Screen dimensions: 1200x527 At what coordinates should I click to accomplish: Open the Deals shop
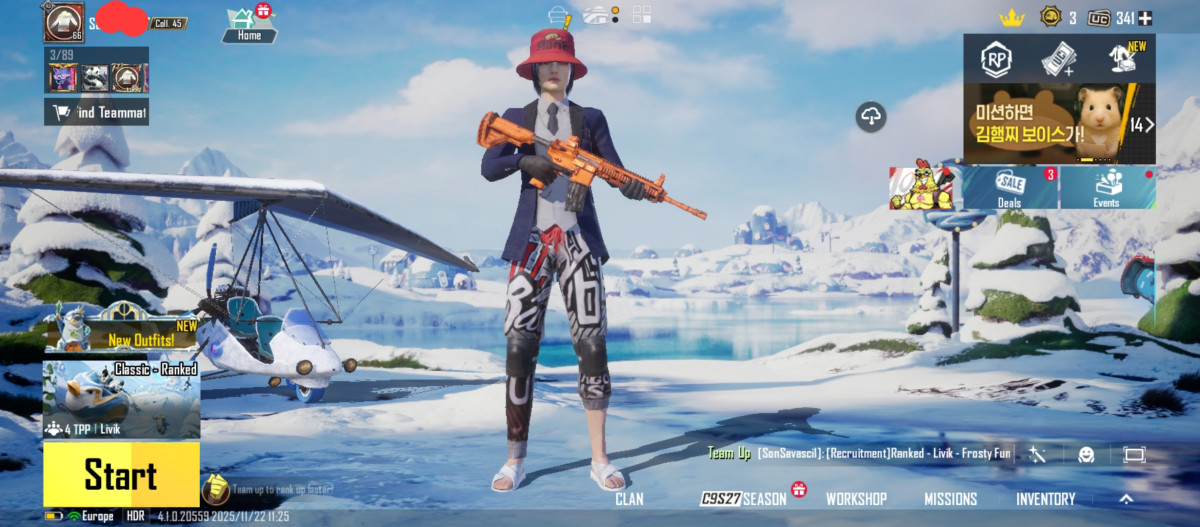click(x=1010, y=188)
